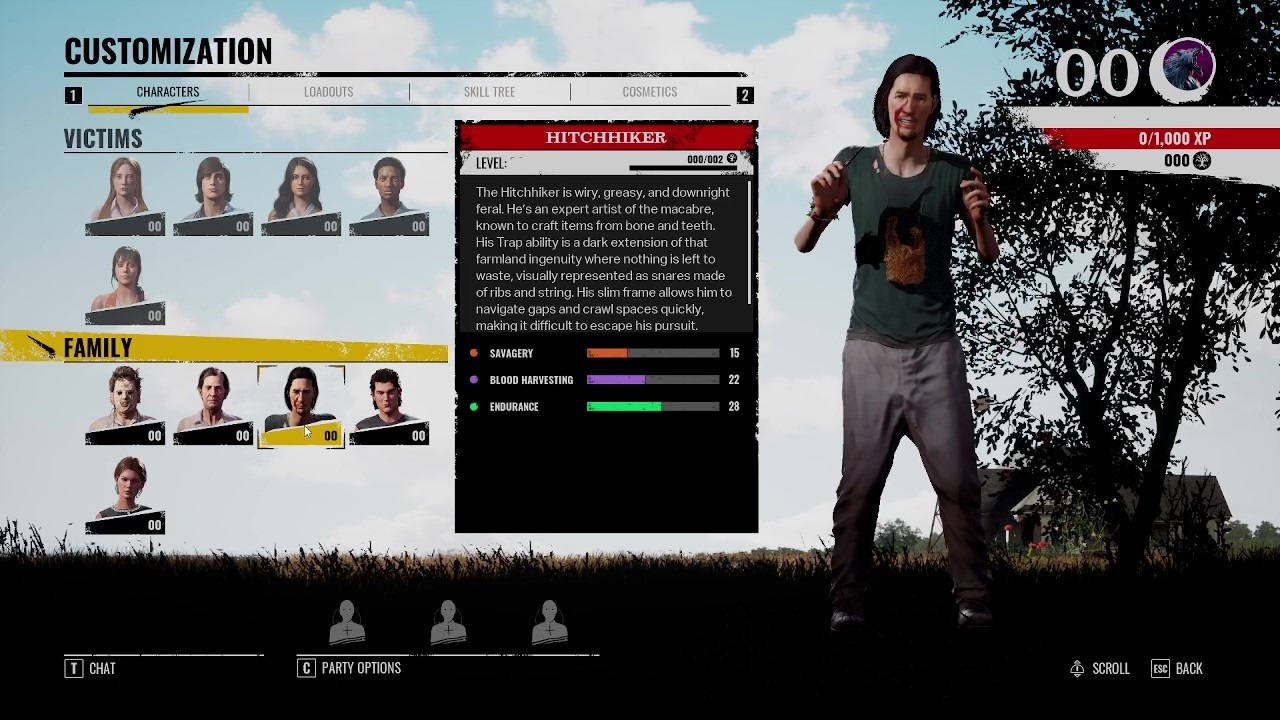
Task: Open the Skill Tree tab
Action: click(x=489, y=92)
